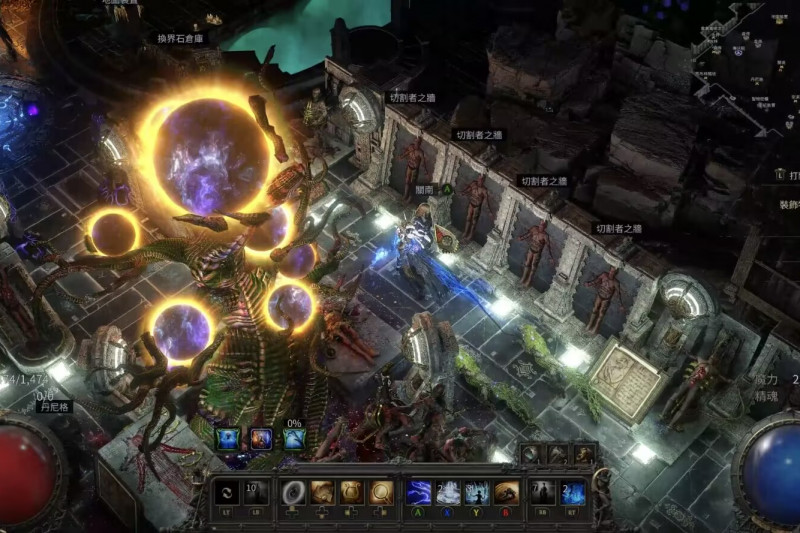This screenshot has width=800, height=533.
Task: Trigger the grey vortex ring skill
Action: [x=294, y=492]
